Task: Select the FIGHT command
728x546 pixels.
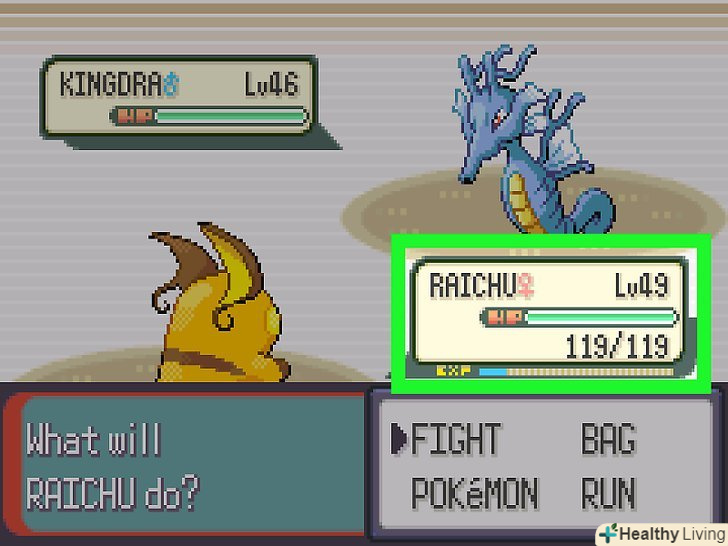Action: pyautogui.click(x=455, y=440)
